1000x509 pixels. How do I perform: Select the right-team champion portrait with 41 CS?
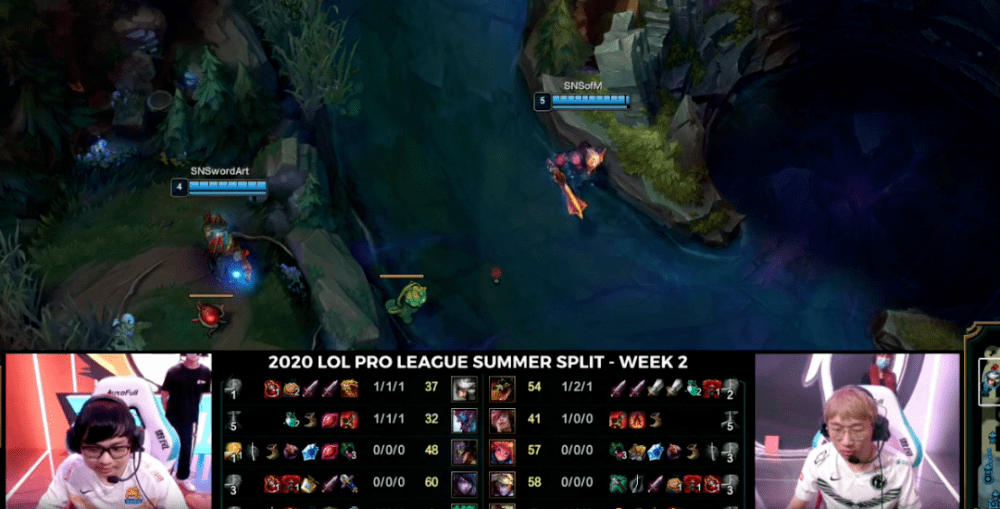[x=502, y=420]
